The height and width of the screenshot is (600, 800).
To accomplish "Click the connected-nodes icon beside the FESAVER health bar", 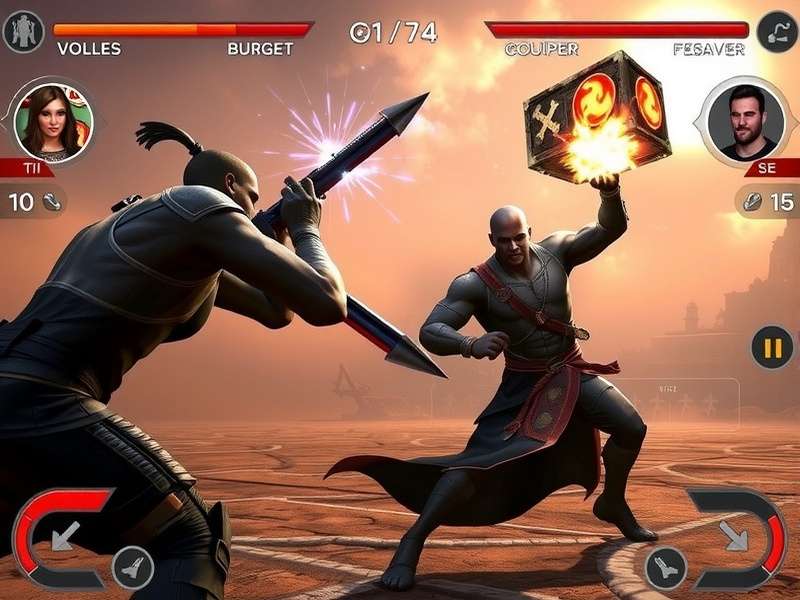I will tap(776, 32).
